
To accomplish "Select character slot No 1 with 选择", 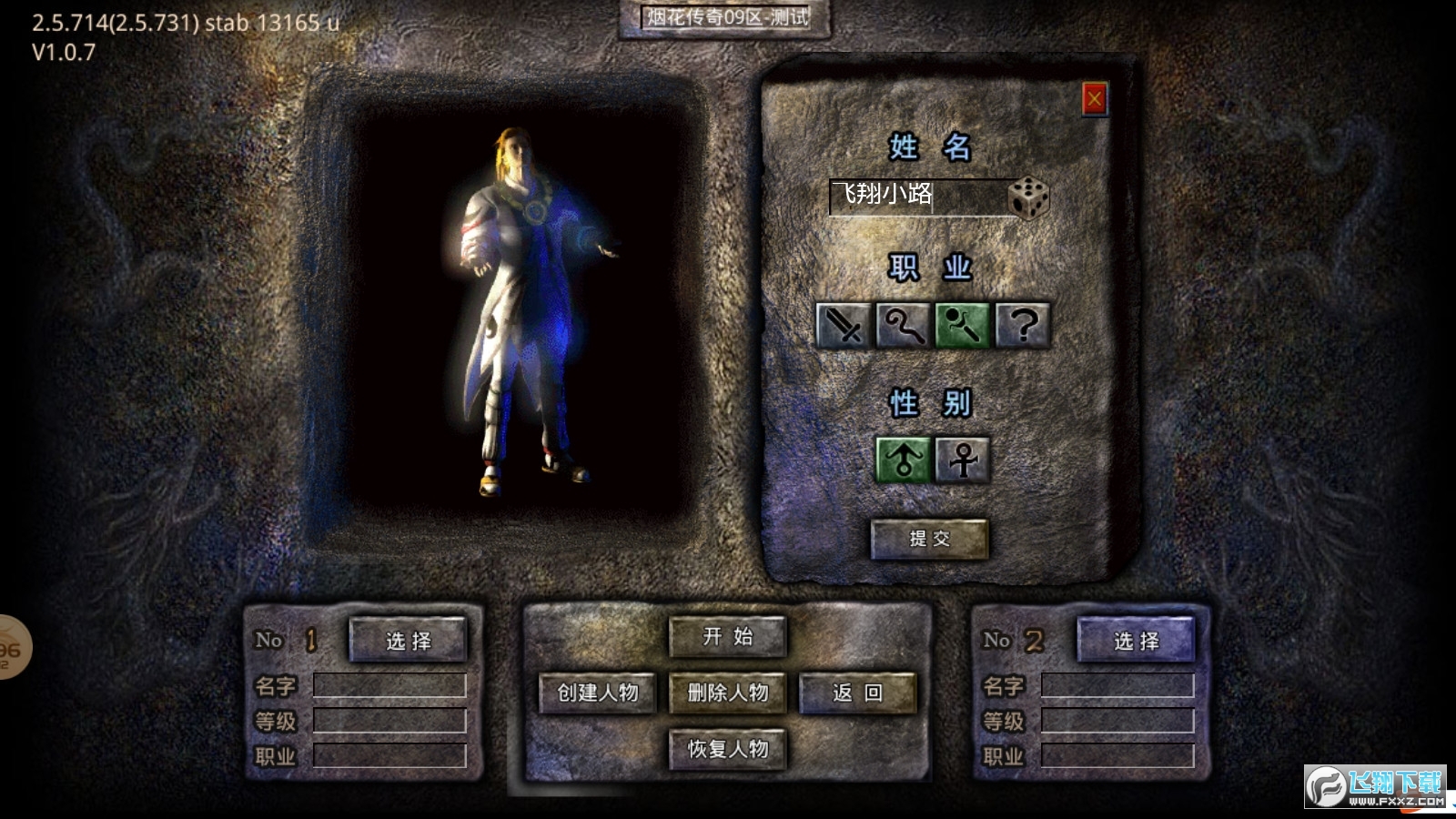I will [x=408, y=641].
